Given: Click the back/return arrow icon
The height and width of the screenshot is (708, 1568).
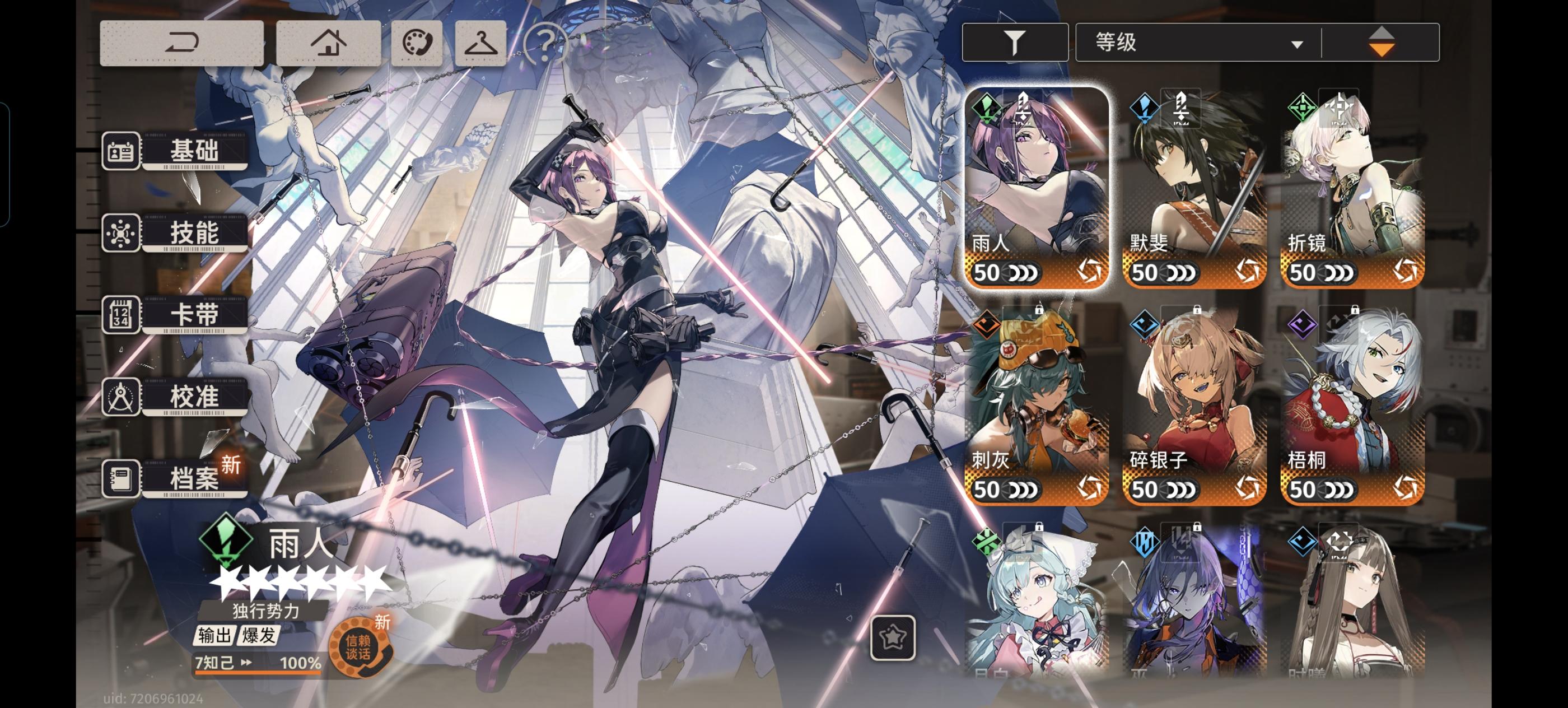Looking at the screenshot, I should click(x=183, y=43).
